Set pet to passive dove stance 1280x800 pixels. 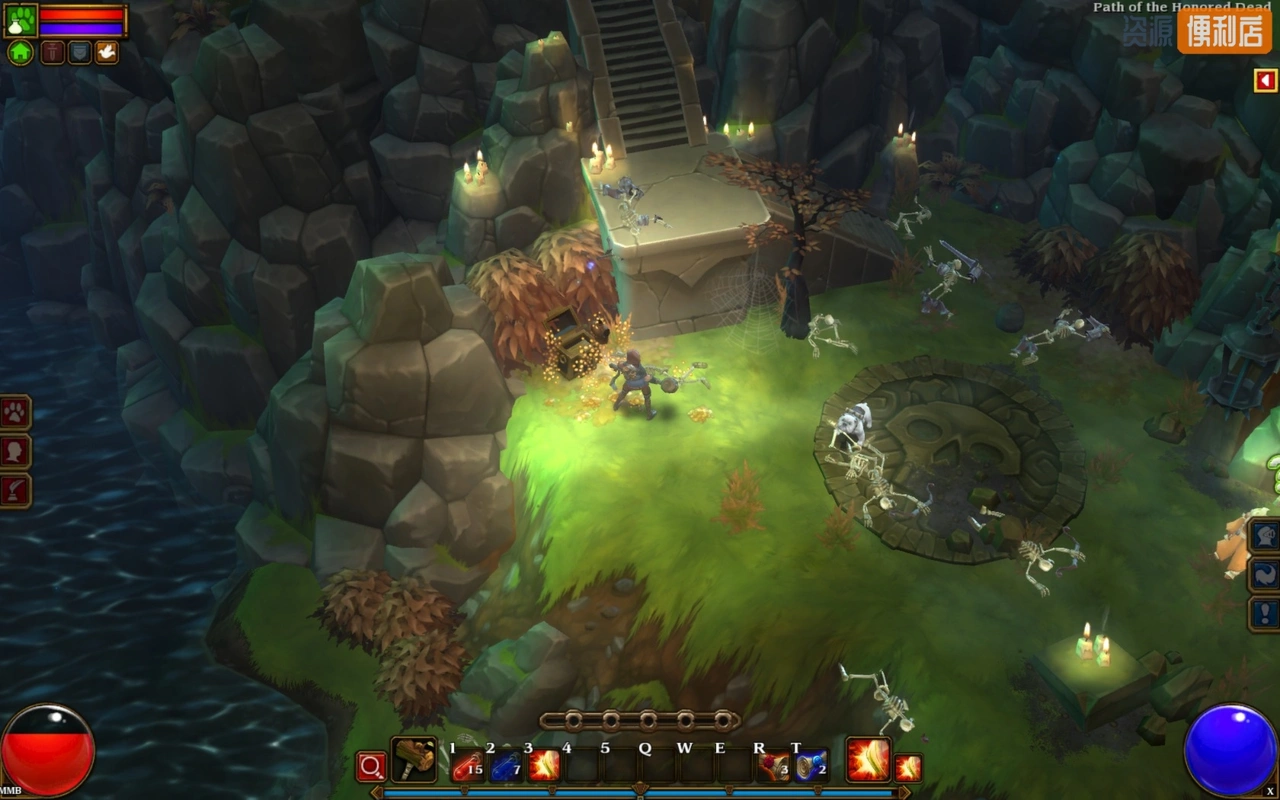tap(106, 52)
